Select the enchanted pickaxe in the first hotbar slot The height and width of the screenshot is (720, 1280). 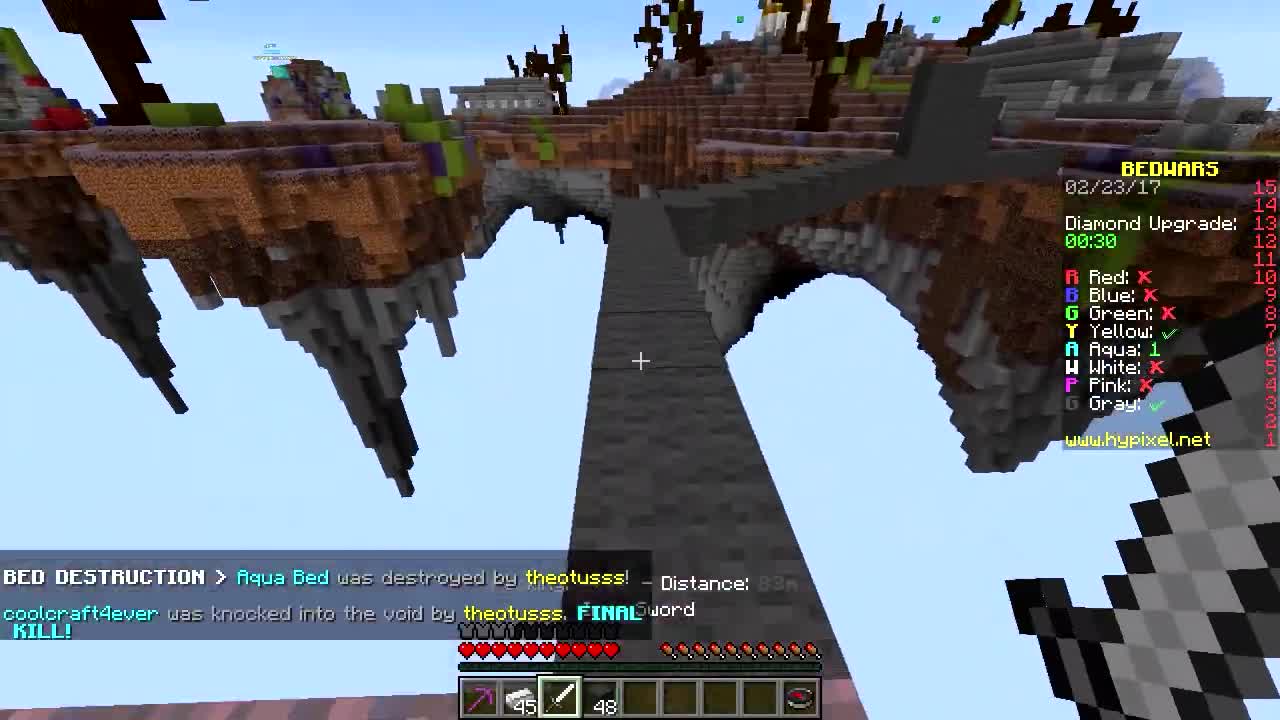[x=479, y=697]
